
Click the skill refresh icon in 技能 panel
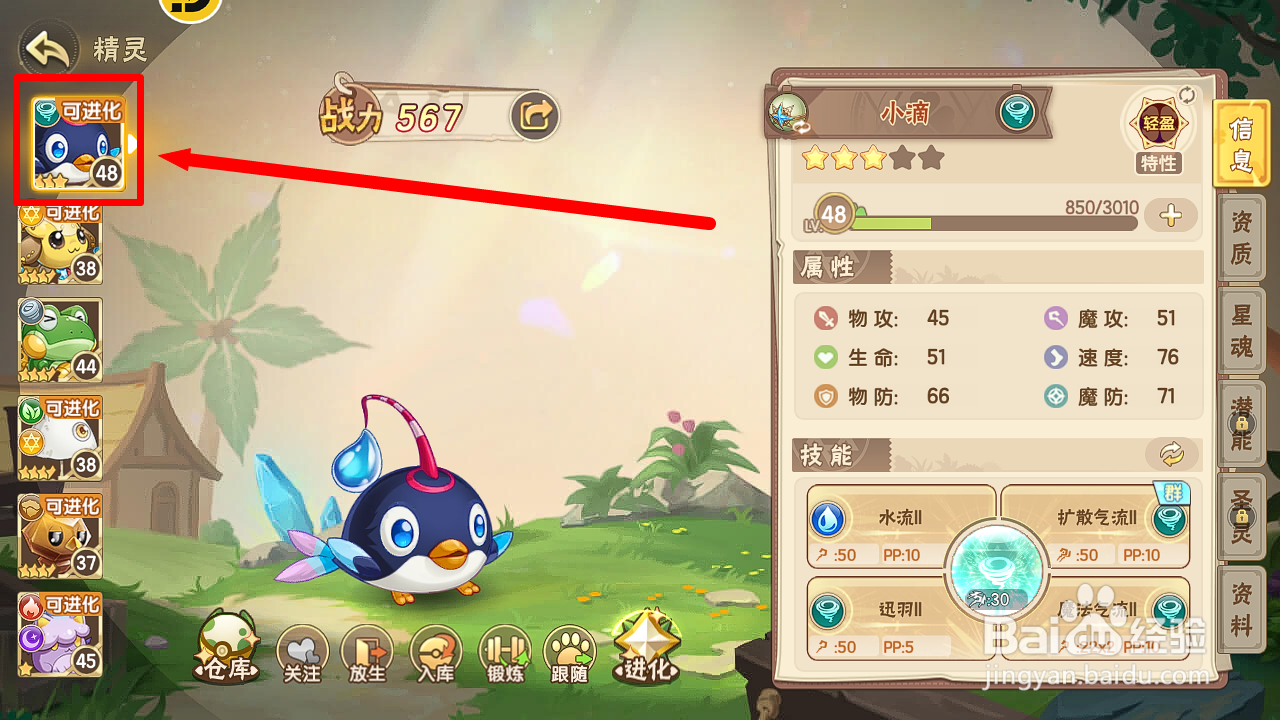pos(1170,455)
